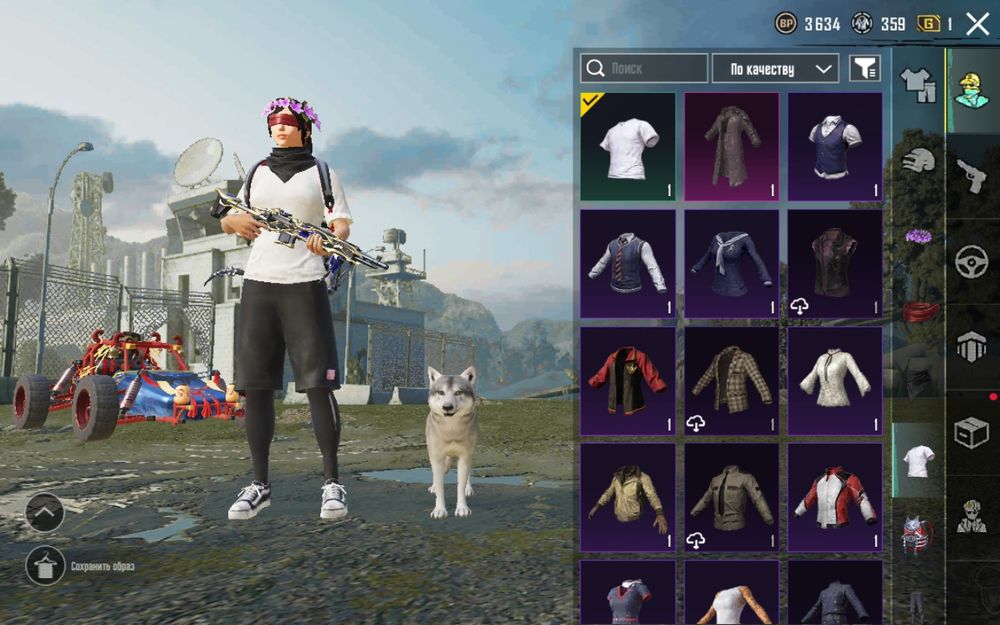The height and width of the screenshot is (625, 1000).
Task: Choose the long brown trench coat
Action: pos(731,147)
